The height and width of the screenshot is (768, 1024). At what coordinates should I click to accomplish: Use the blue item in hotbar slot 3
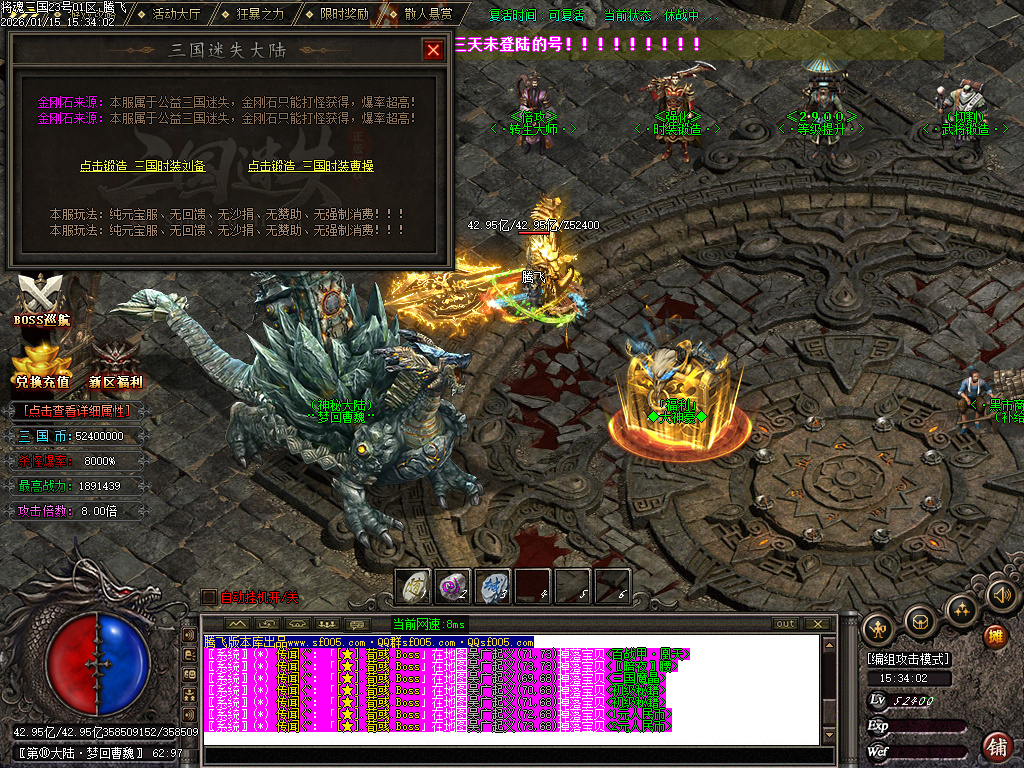493,586
